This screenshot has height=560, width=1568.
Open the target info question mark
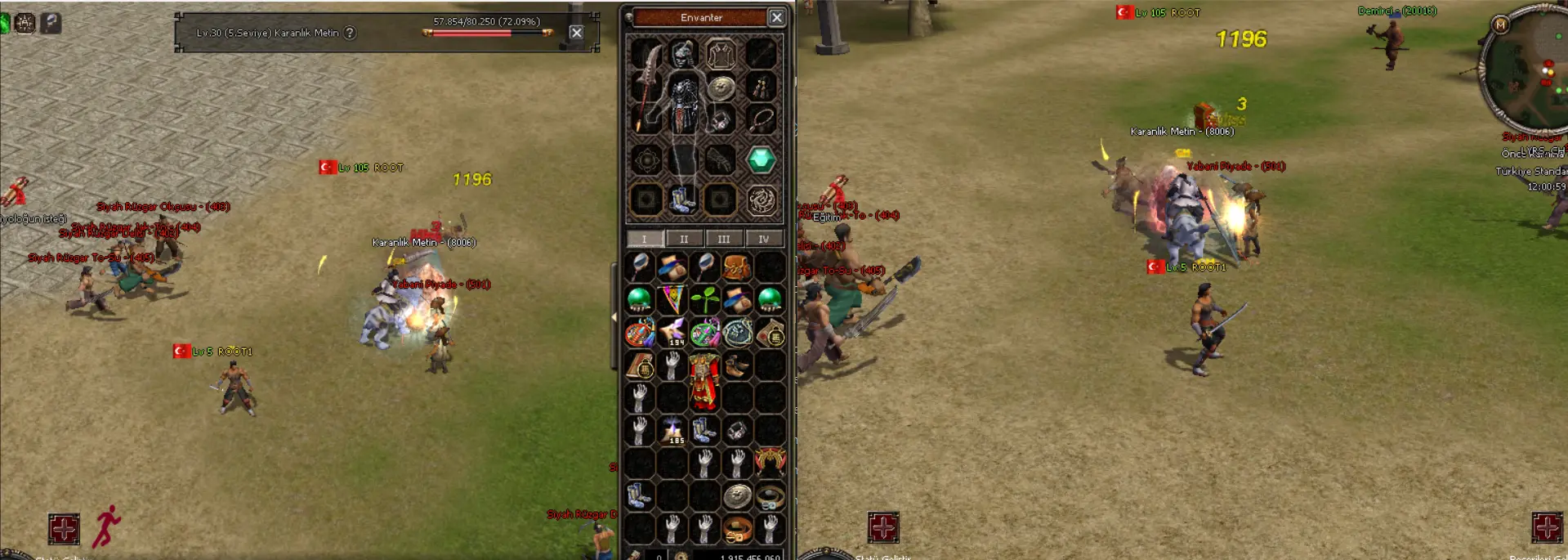coord(350,33)
